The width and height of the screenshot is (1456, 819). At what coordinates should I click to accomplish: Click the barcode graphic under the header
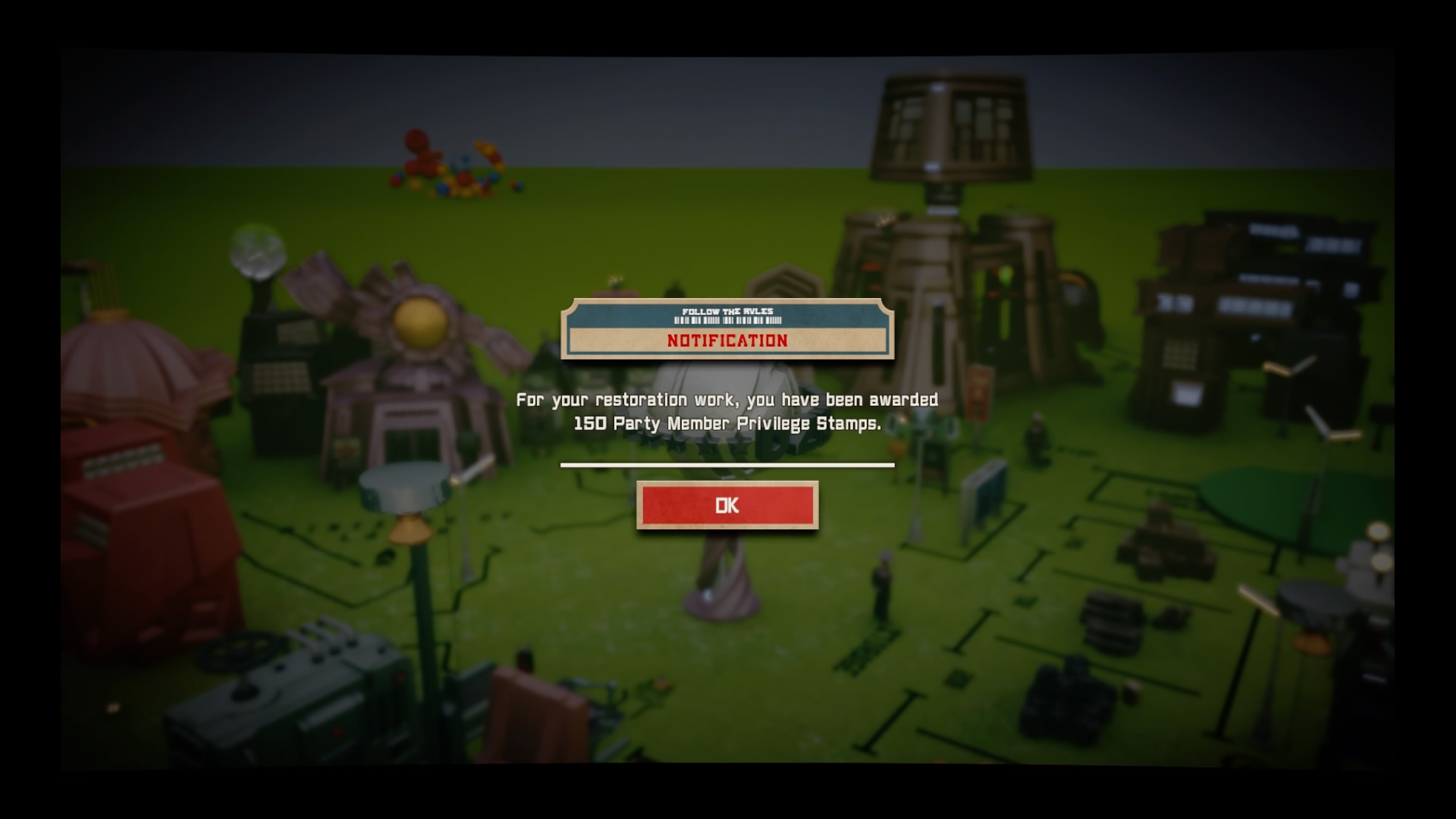[728, 322]
